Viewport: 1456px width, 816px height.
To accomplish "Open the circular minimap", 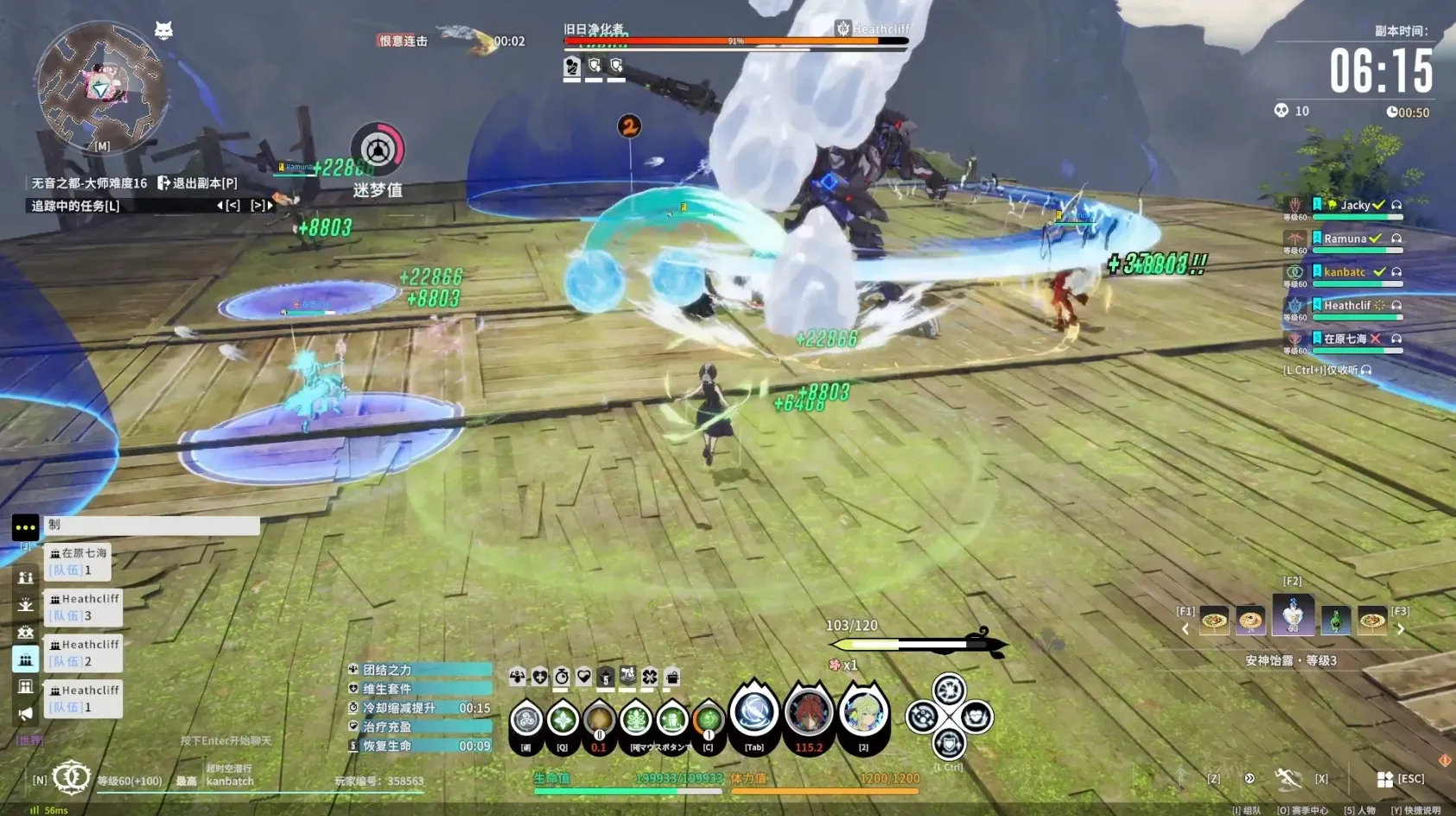I will pyautogui.click(x=101, y=85).
